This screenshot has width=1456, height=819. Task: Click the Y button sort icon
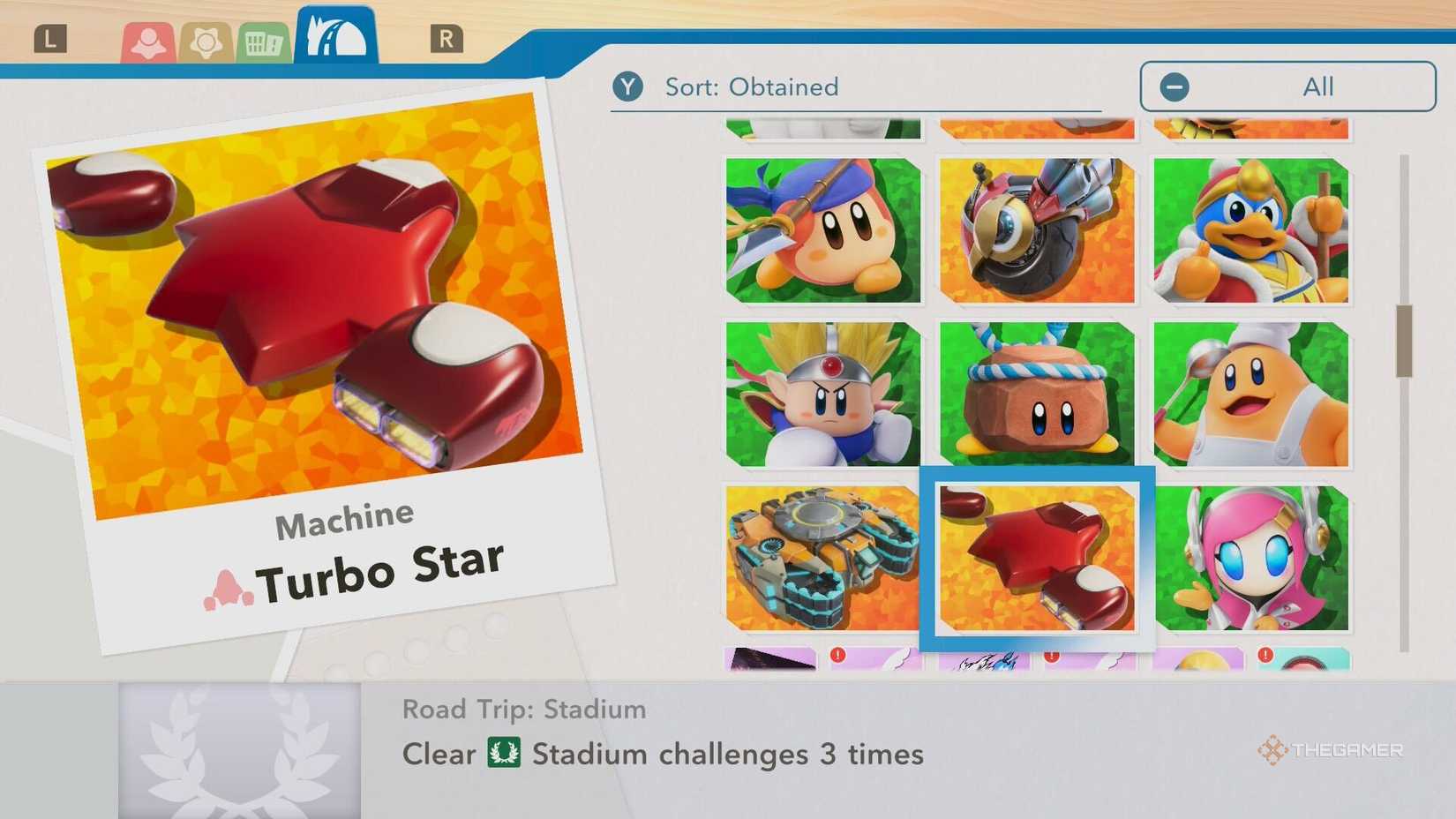click(x=628, y=86)
